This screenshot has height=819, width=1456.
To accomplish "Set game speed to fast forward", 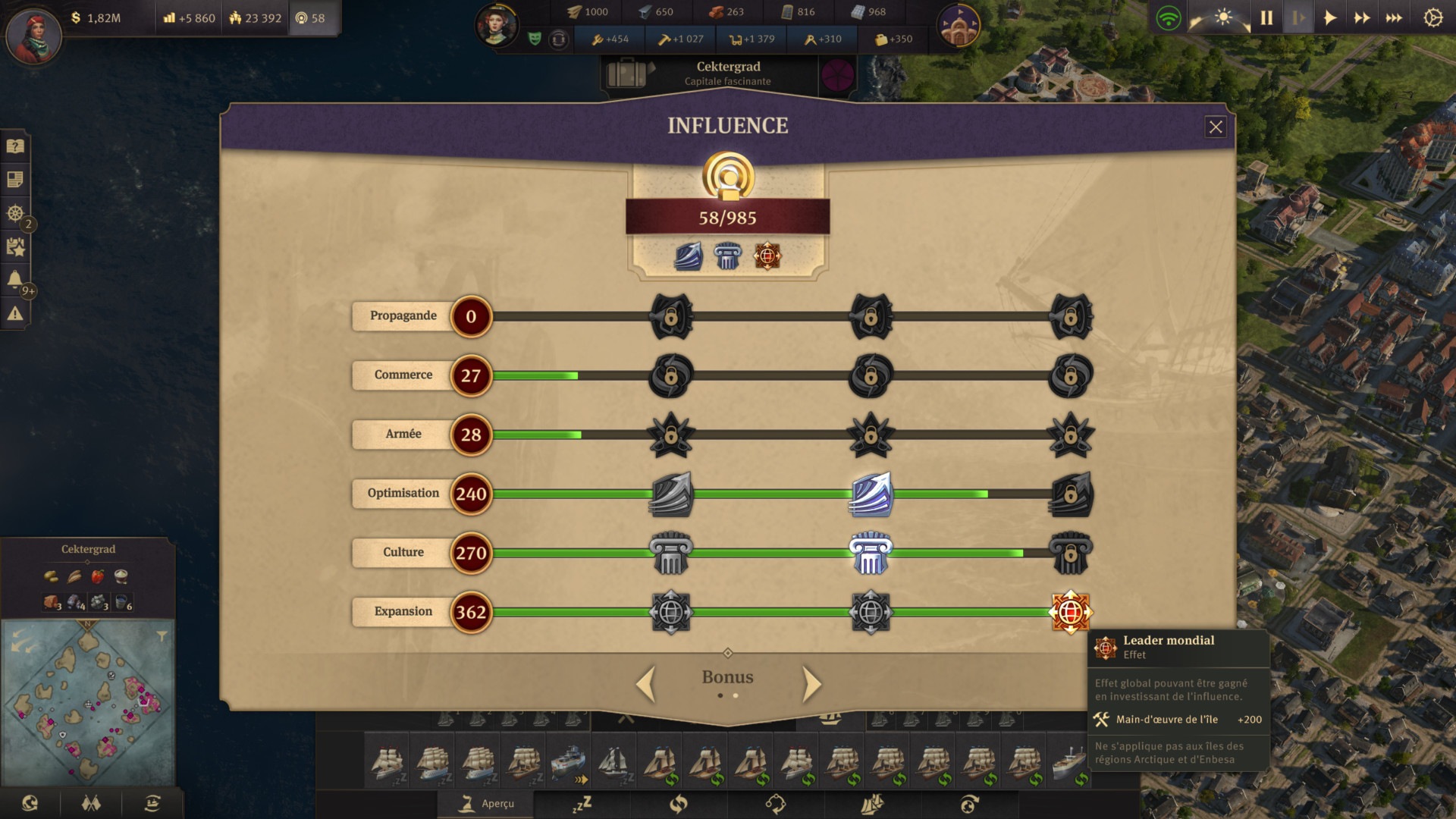I will pos(1362,17).
